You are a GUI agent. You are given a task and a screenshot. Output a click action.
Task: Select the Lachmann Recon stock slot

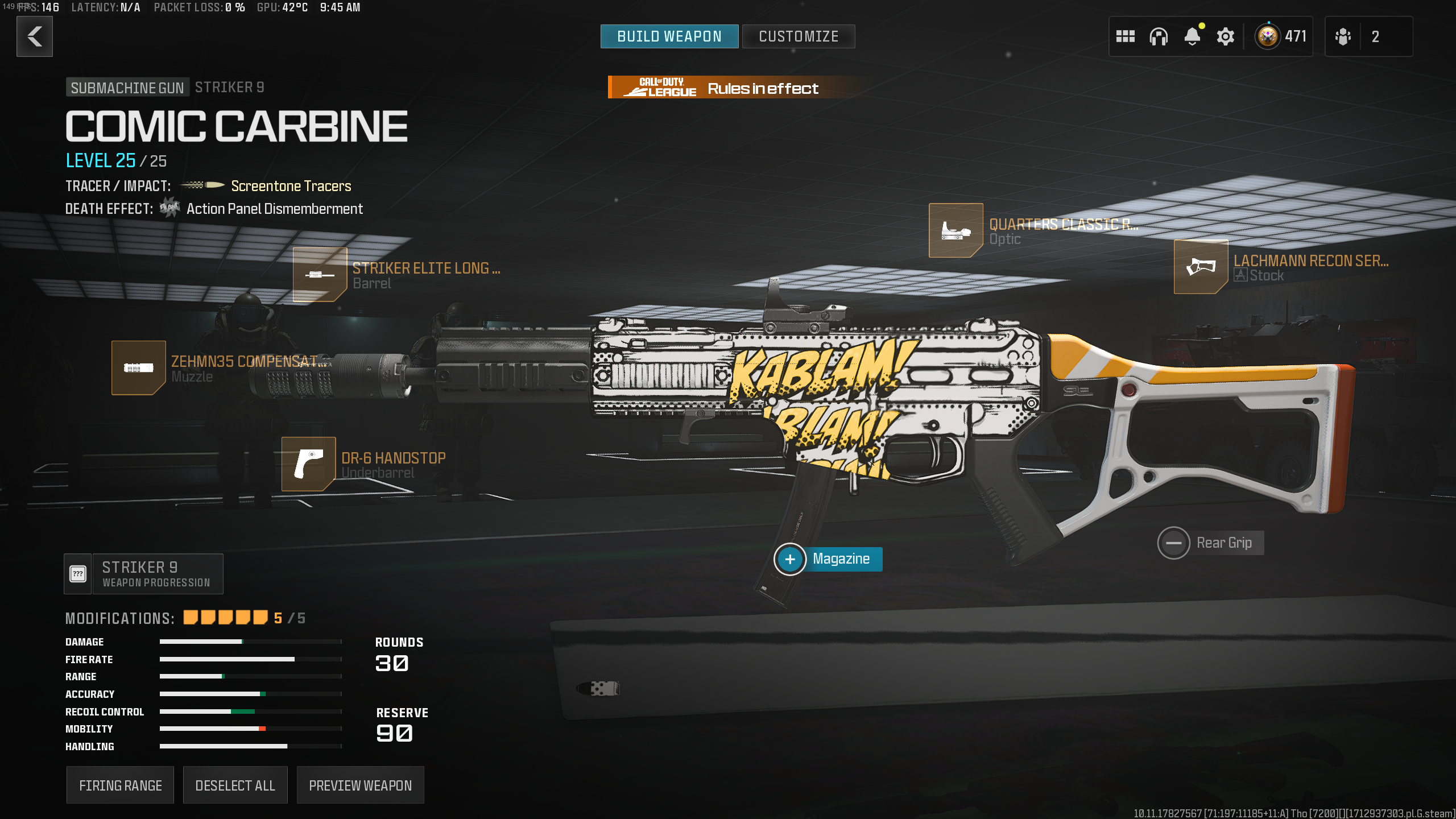pos(1201,267)
